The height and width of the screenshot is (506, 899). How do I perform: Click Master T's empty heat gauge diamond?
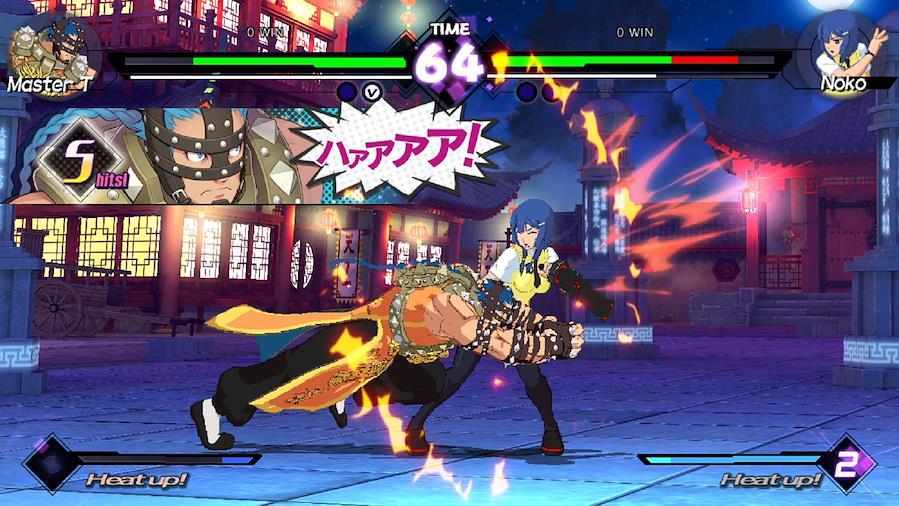pyautogui.click(x=52, y=464)
